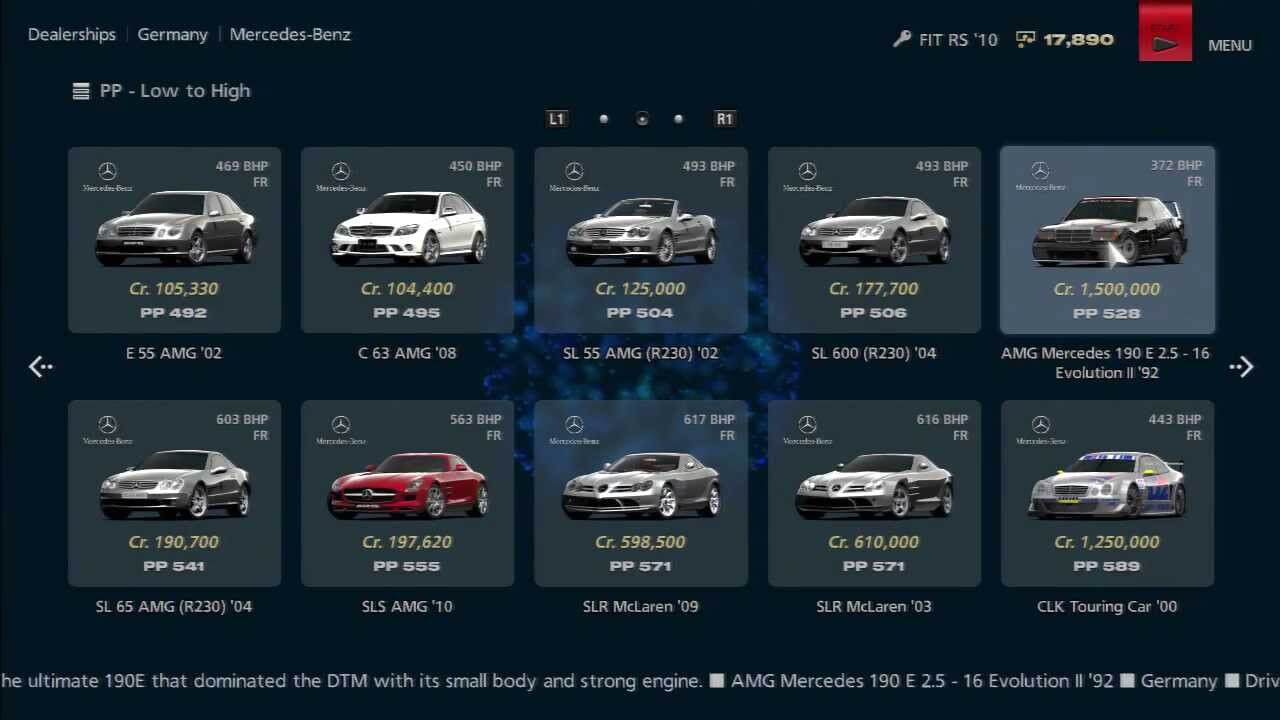Image resolution: width=1280 pixels, height=720 pixels.
Task: Click the L1 shoulder button indicator
Action: pos(556,118)
